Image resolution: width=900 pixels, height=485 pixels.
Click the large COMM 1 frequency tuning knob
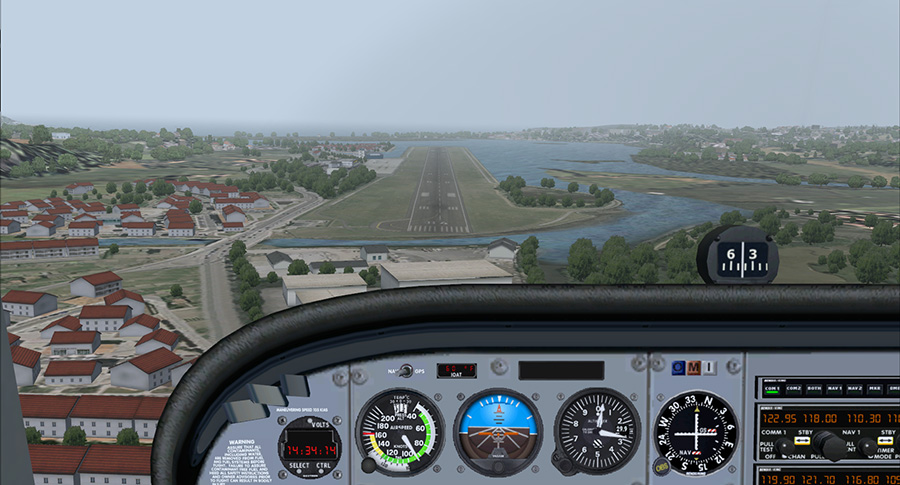[x=829, y=443]
